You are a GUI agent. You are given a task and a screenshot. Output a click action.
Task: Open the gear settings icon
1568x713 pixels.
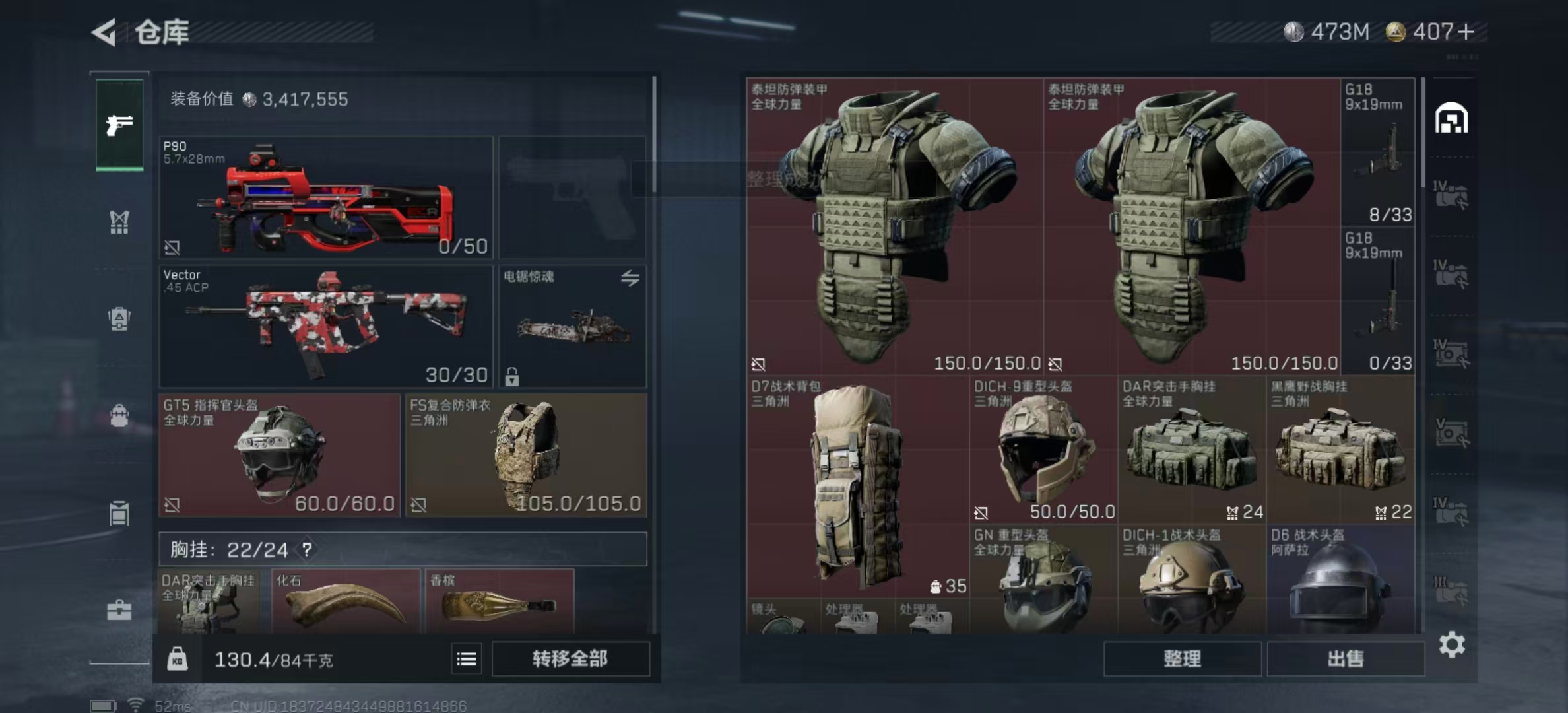point(1452,644)
